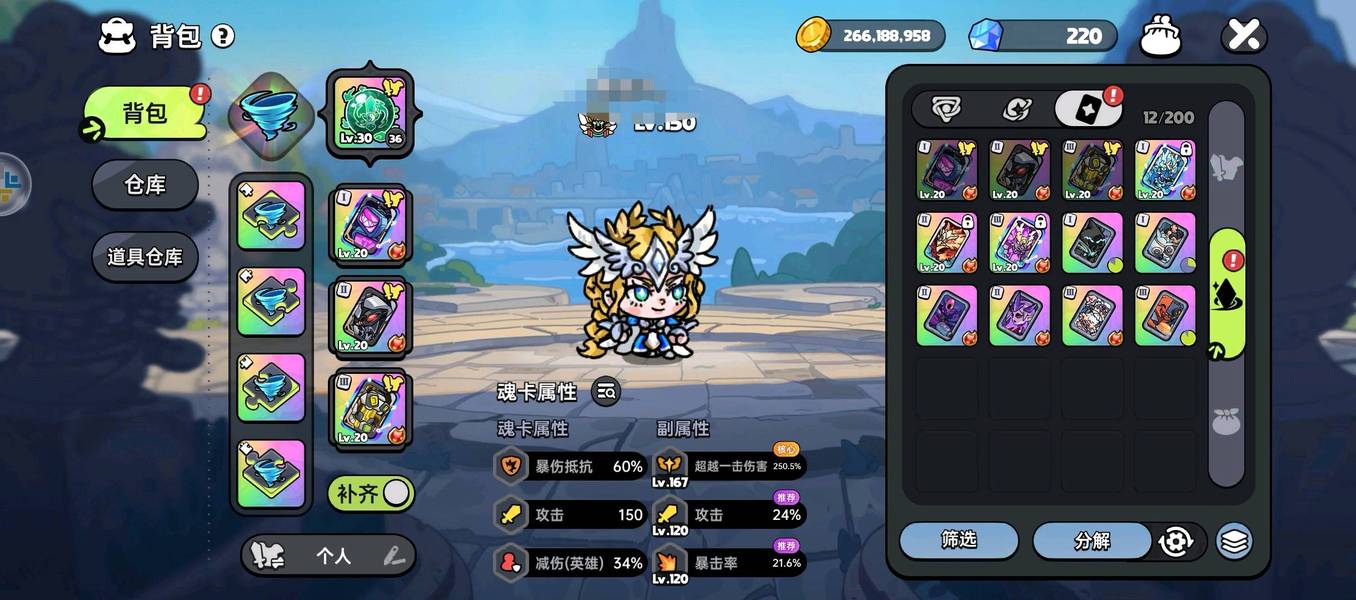Image resolution: width=1356 pixels, height=600 pixels.
Task: Open the coin purse icon
Action: click(x=1161, y=37)
